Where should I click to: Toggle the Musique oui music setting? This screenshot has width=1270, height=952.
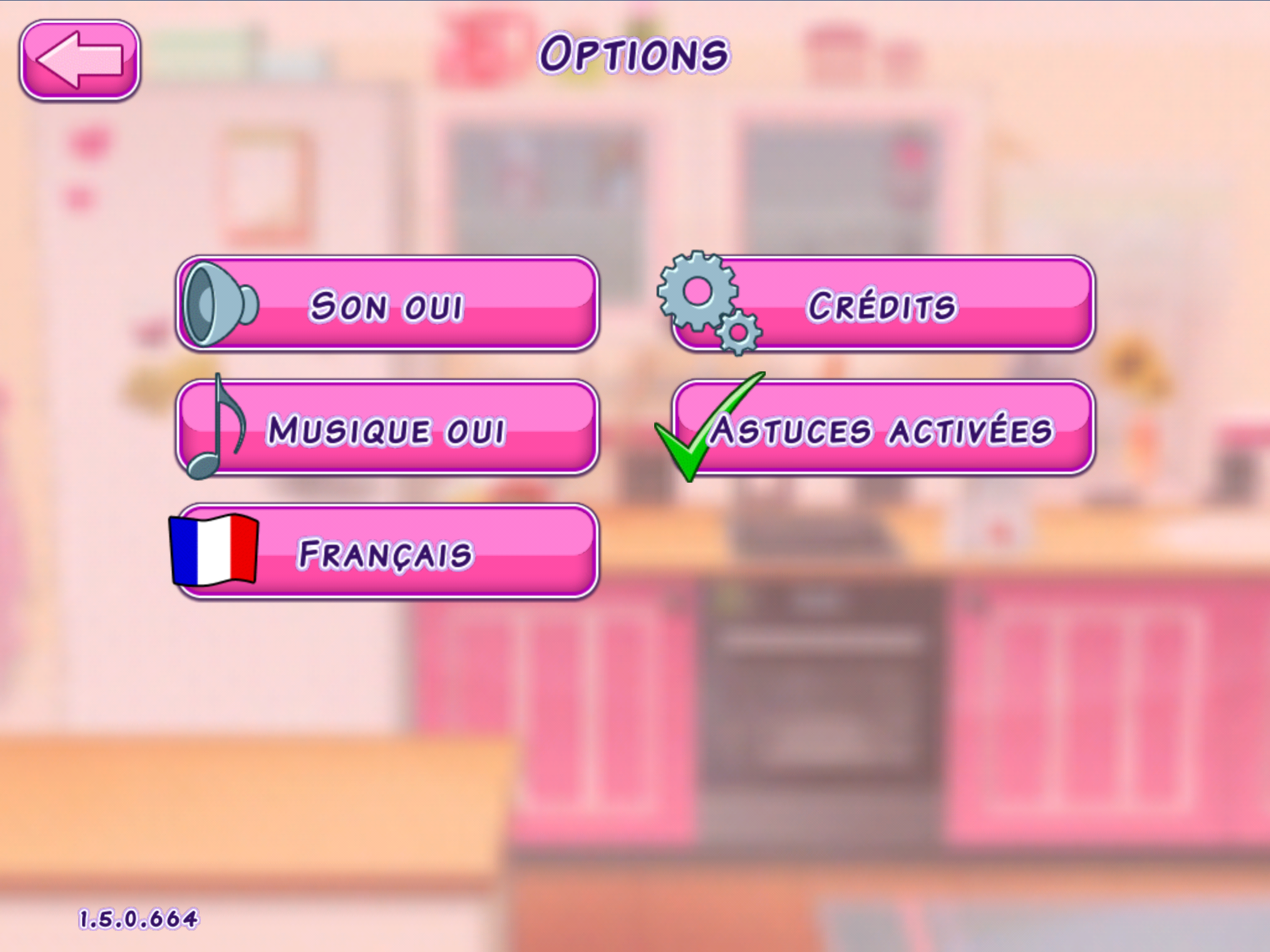pyautogui.click(x=387, y=428)
